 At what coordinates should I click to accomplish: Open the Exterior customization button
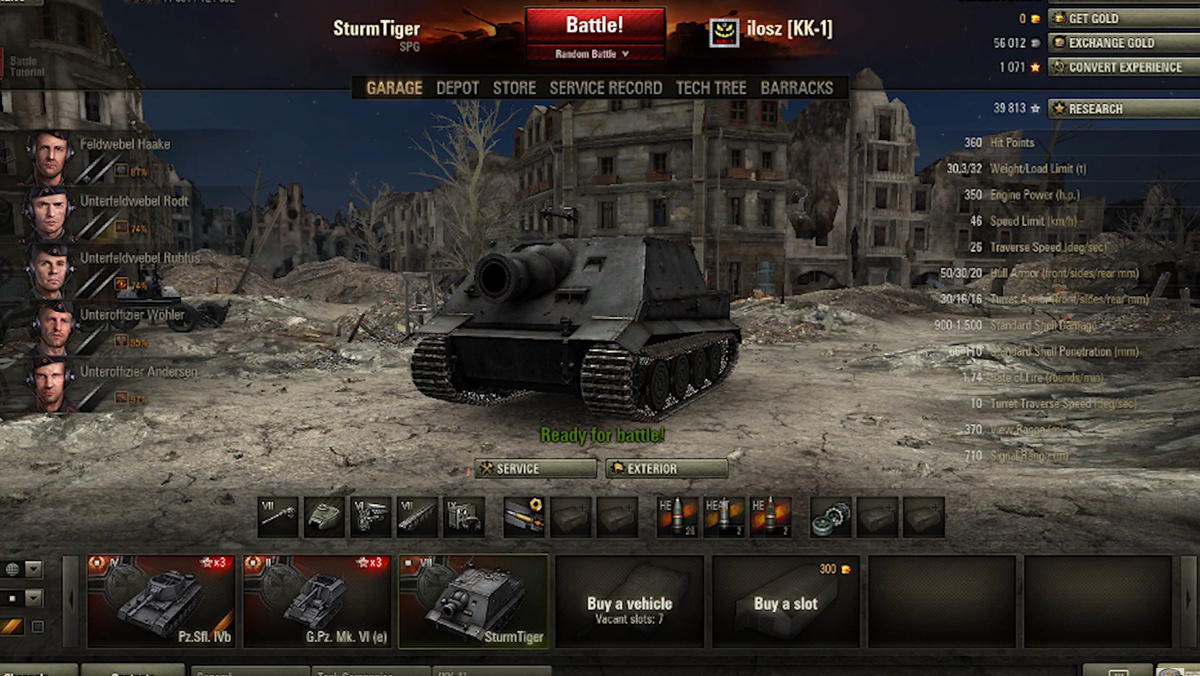[x=666, y=469]
